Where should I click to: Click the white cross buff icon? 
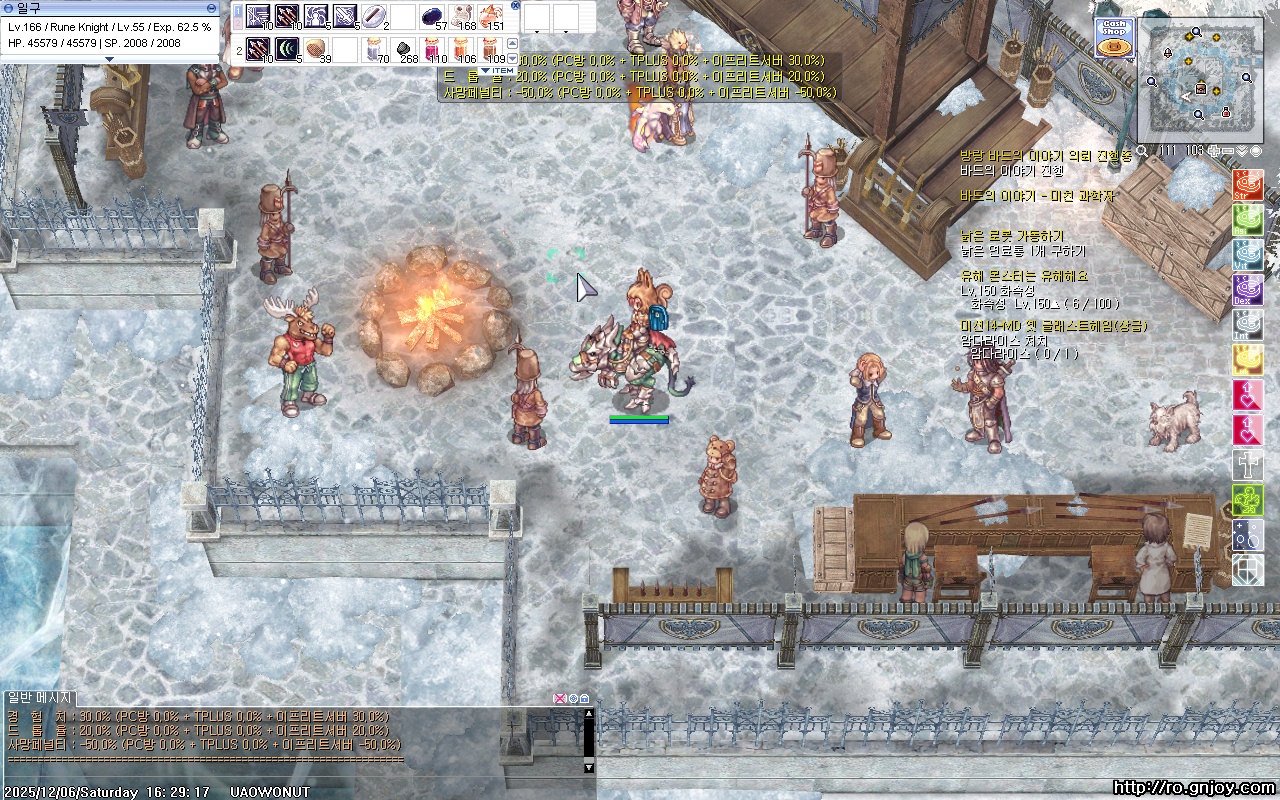[1247, 464]
